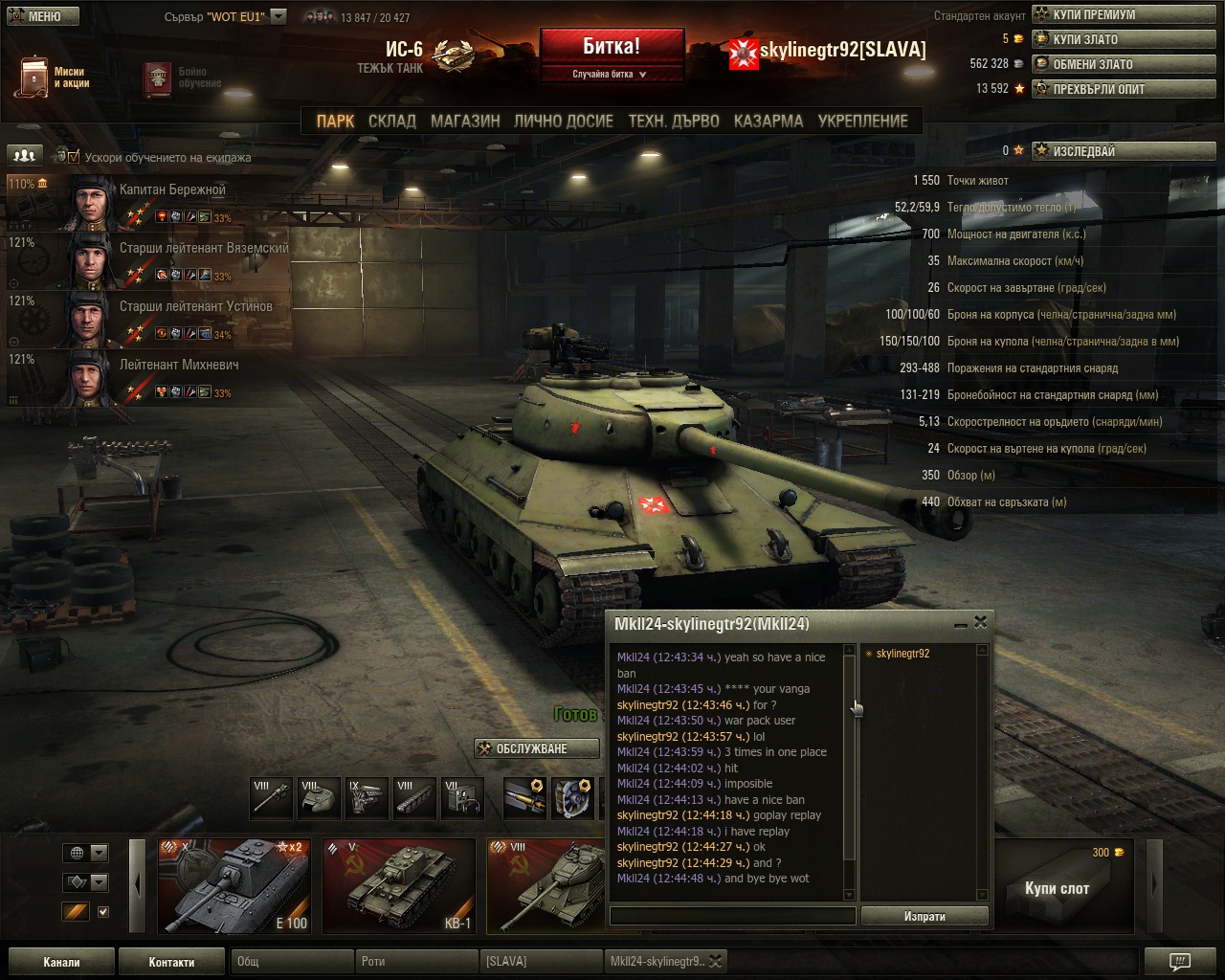Switch to the СКЛАД tab
Image resolution: width=1225 pixels, height=980 pixels.
(391, 122)
